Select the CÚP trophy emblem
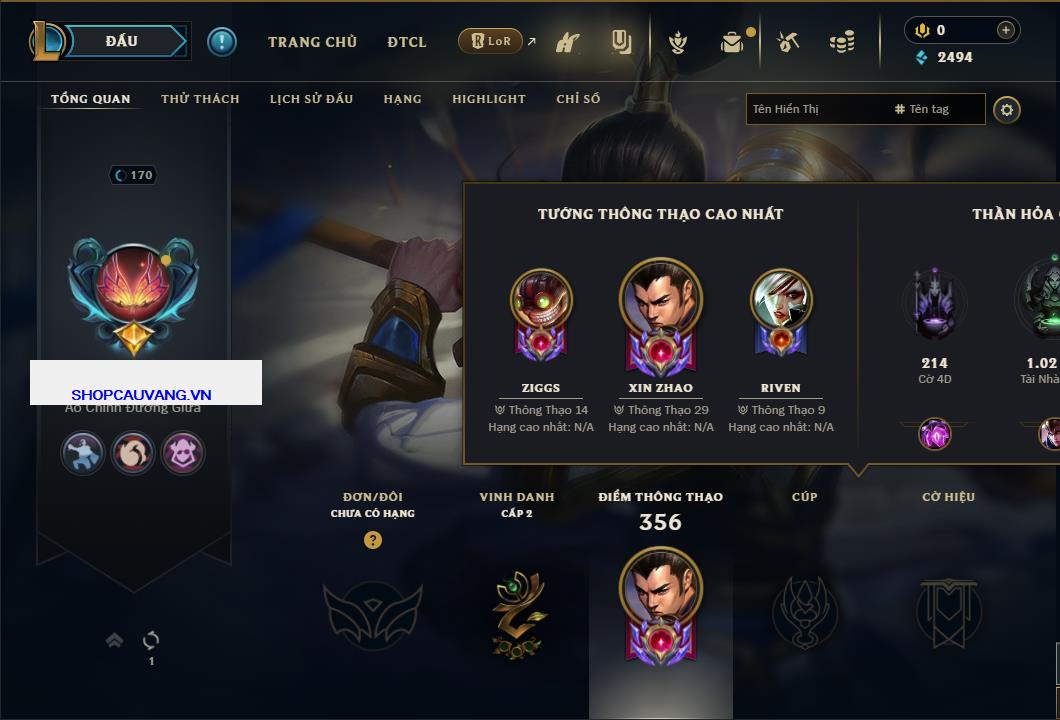This screenshot has width=1060, height=720. click(x=805, y=612)
